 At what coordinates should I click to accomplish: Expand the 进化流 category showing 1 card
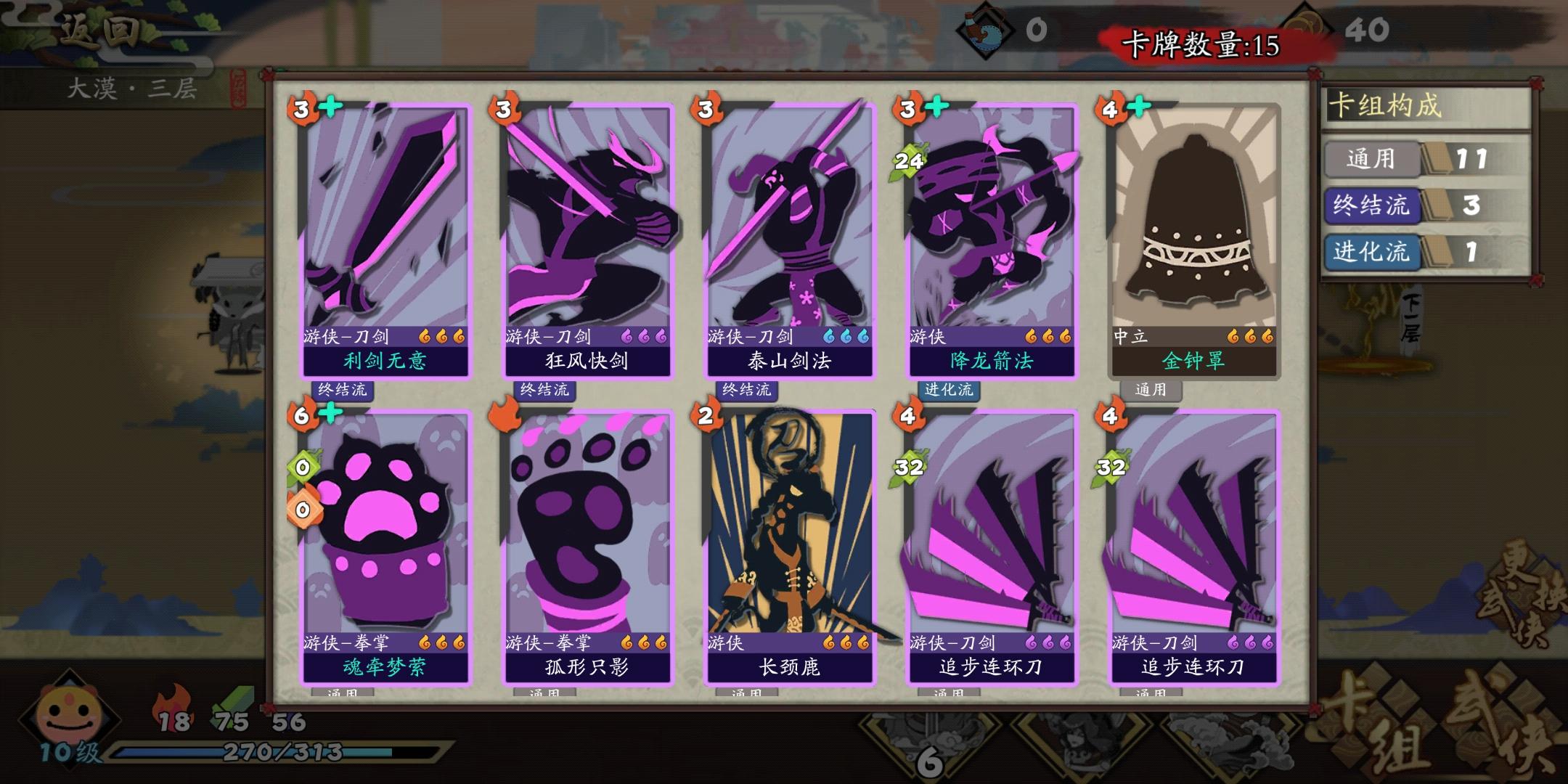(x=1373, y=254)
